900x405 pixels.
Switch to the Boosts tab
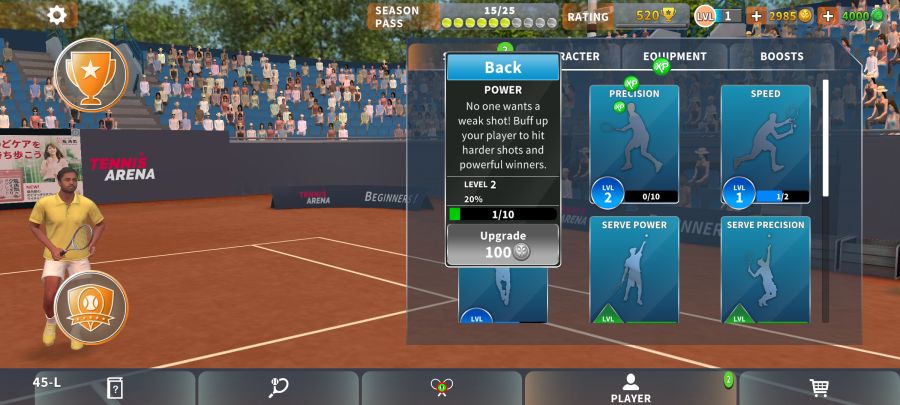coord(781,57)
